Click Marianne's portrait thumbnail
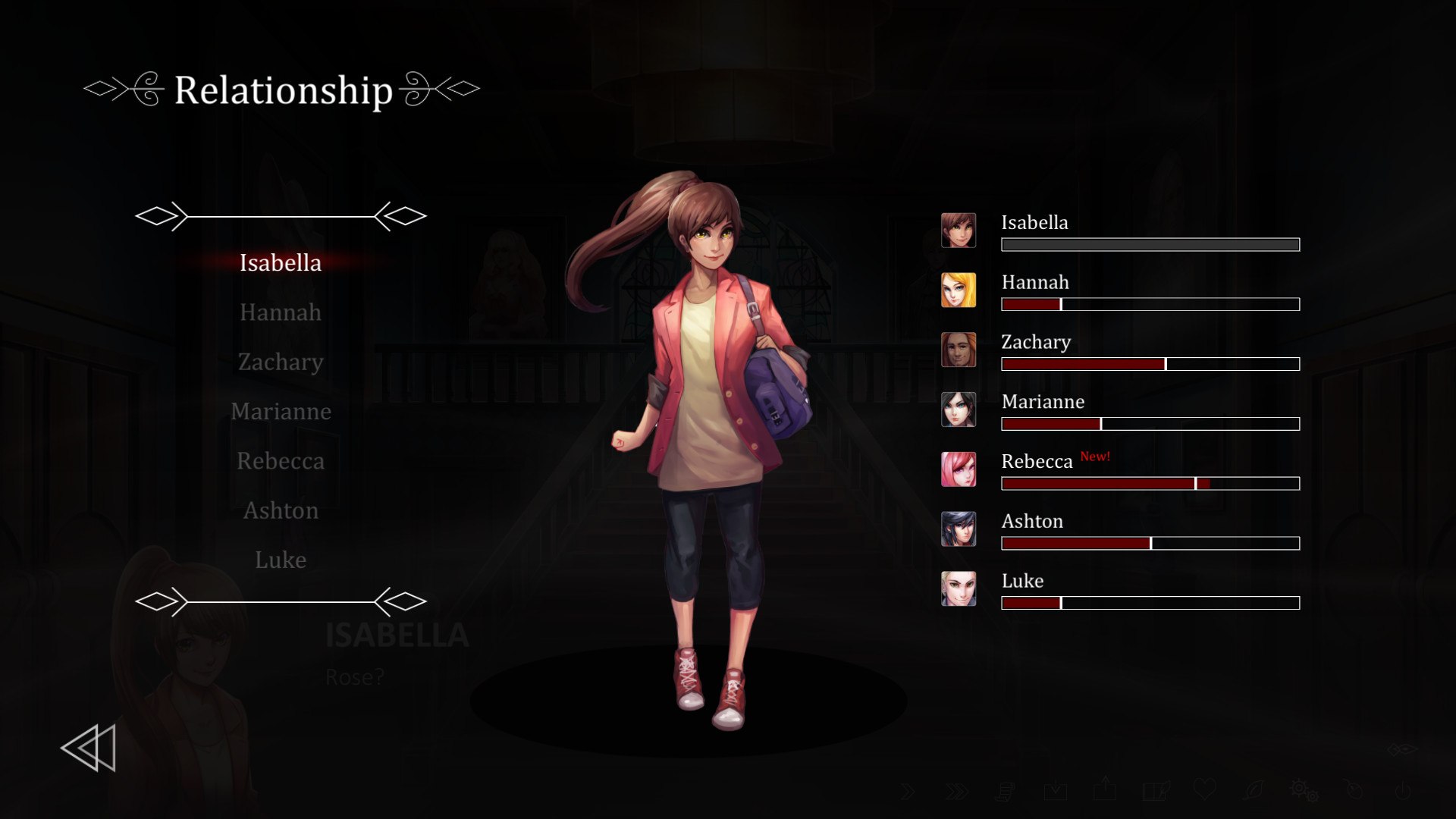This screenshot has height=819, width=1456. point(959,409)
